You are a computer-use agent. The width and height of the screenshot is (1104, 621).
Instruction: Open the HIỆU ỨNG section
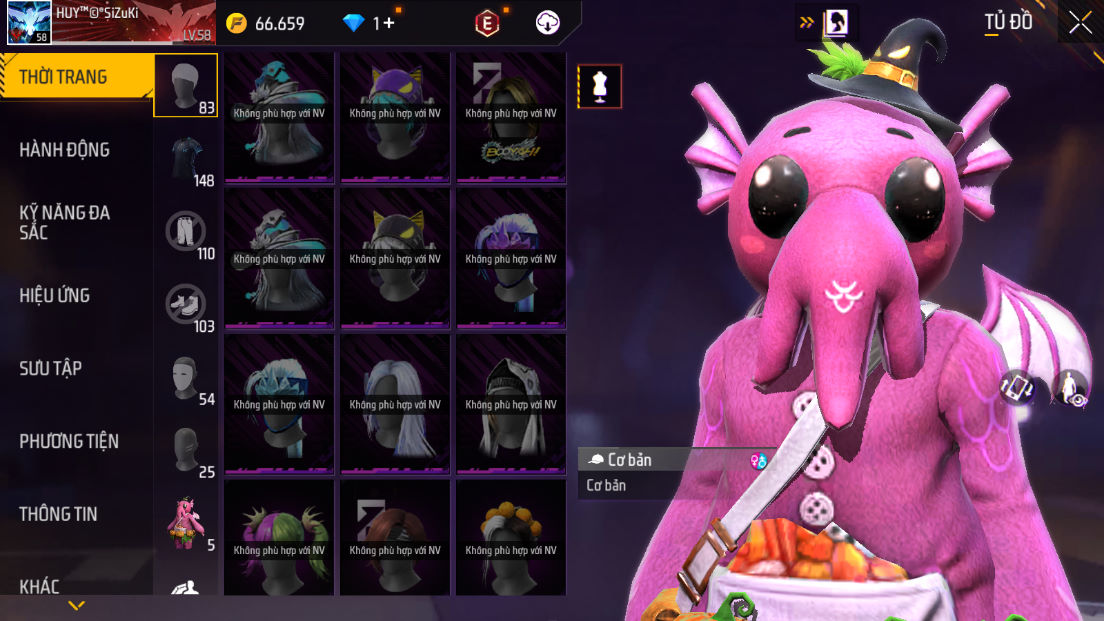54,295
